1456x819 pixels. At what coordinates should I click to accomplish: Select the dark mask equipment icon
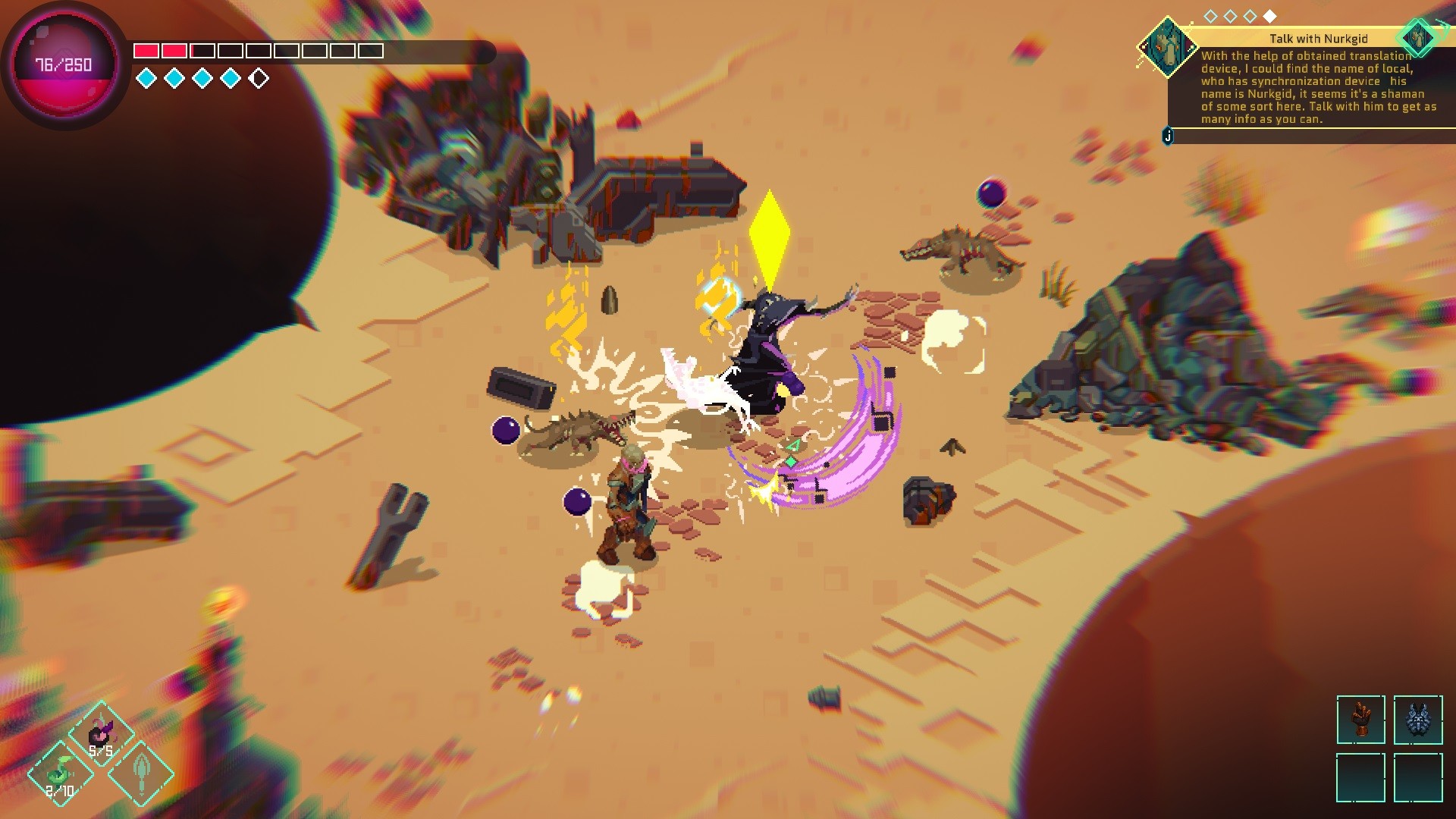coord(1420,720)
